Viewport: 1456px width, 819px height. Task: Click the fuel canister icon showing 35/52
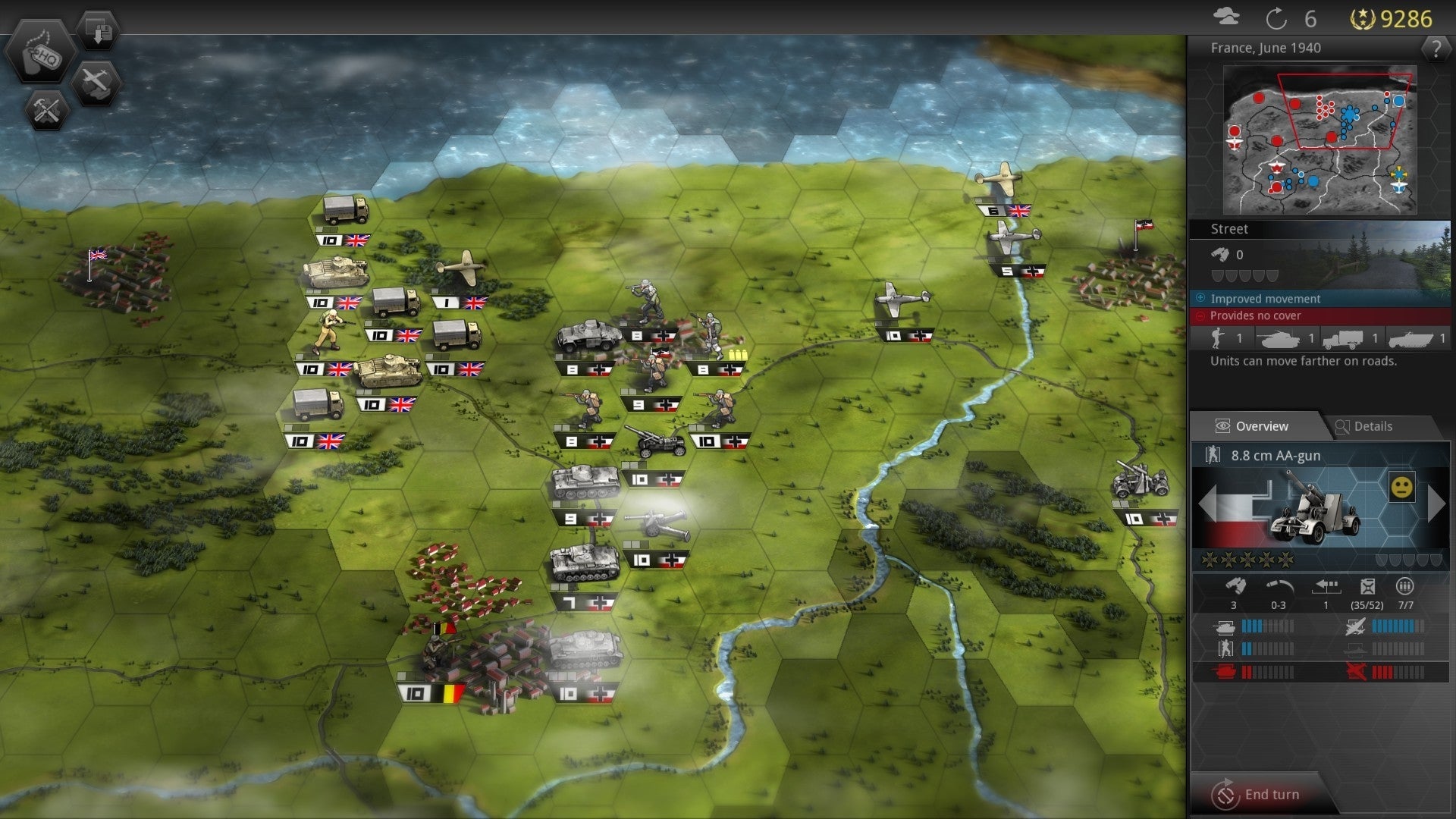click(1368, 585)
